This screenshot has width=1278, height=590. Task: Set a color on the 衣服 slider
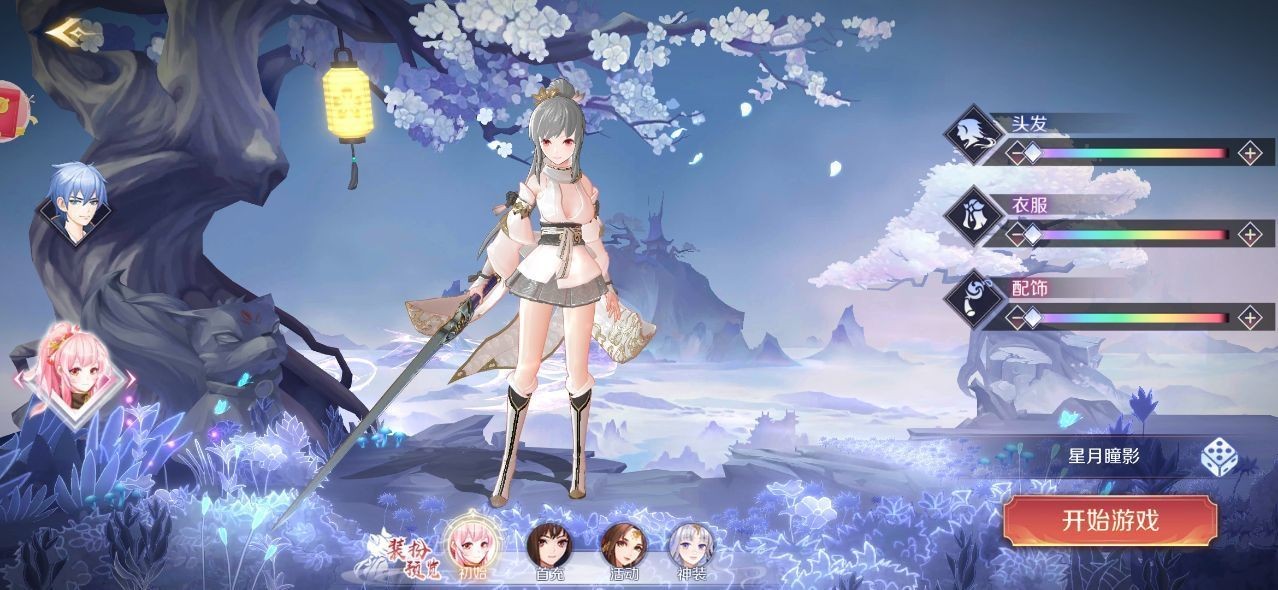(x=1130, y=235)
